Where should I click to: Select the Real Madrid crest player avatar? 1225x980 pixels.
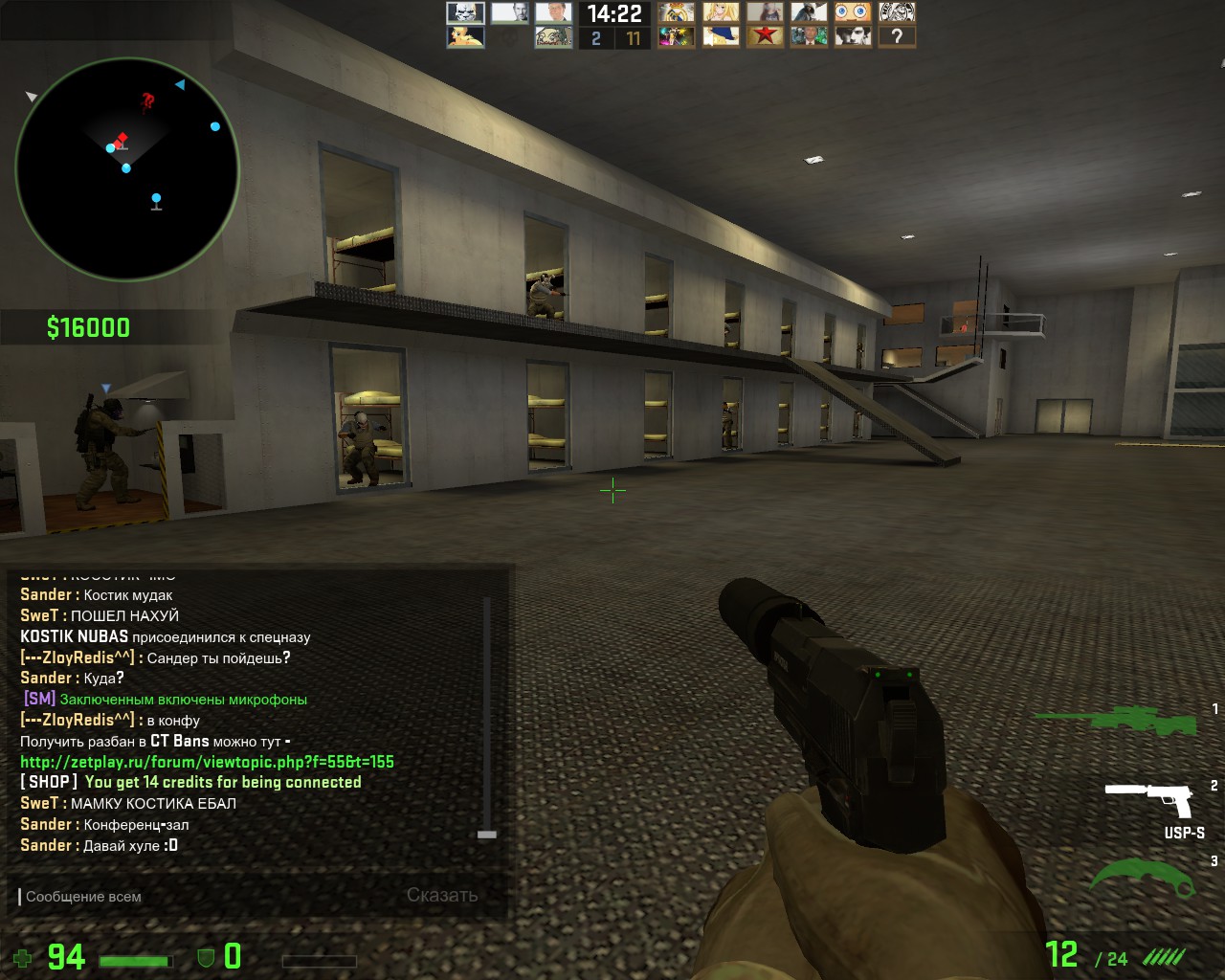(676, 12)
